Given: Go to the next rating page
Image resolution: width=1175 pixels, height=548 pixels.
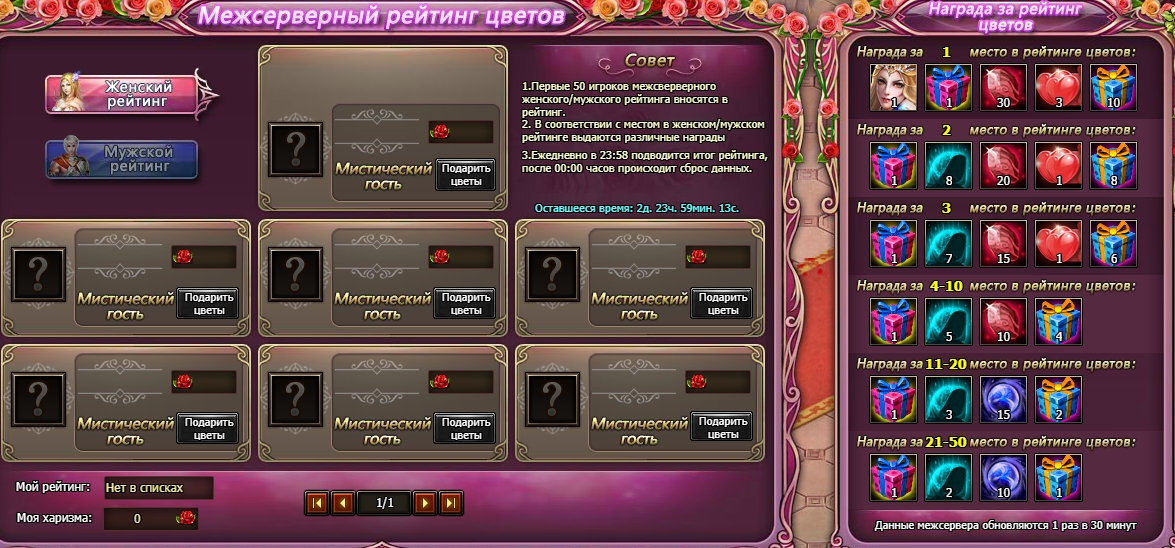Looking at the screenshot, I should [425, 503].
